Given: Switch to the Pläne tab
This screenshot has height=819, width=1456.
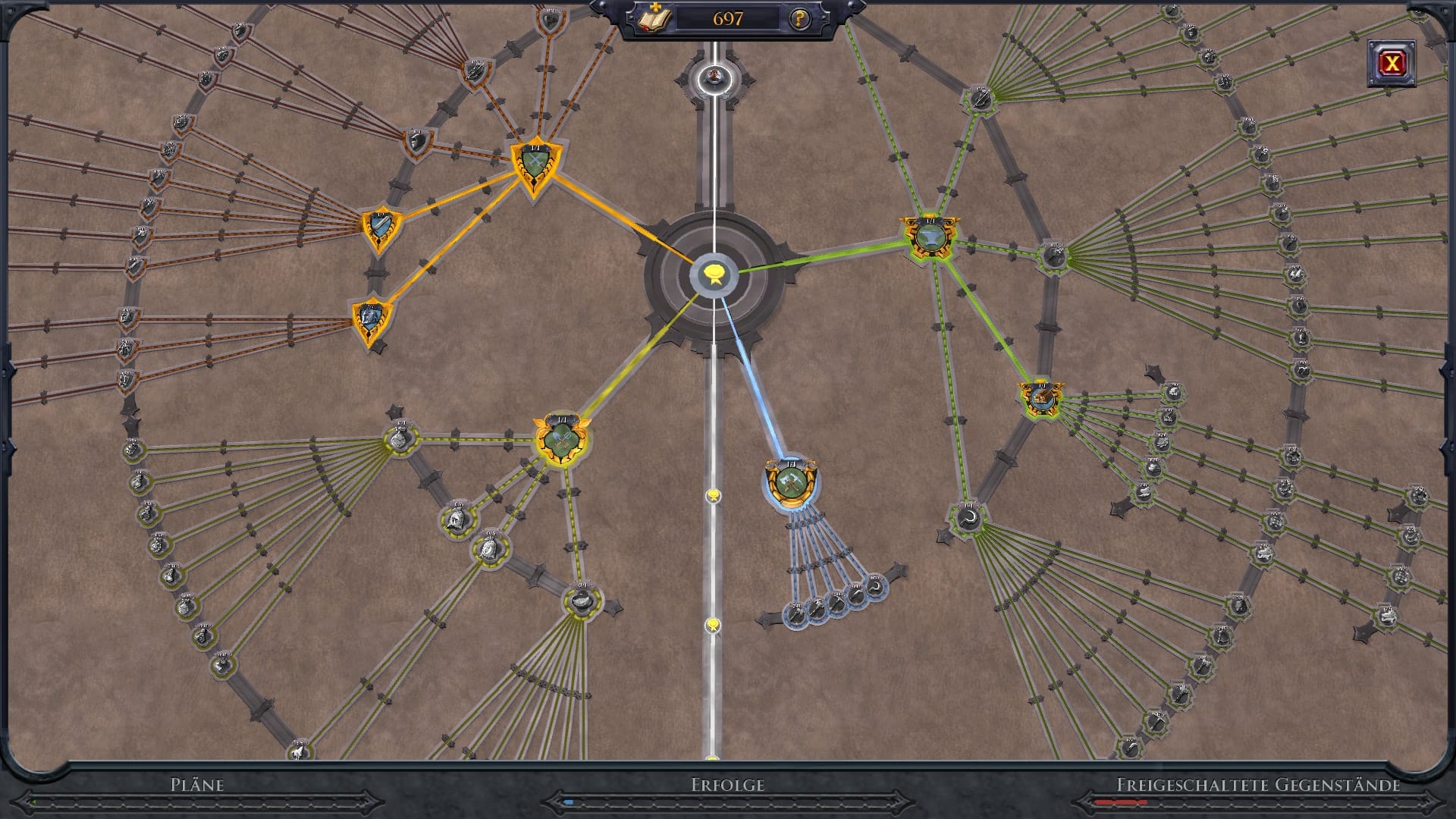Looking at the screenshot, I should coord(197,785).
